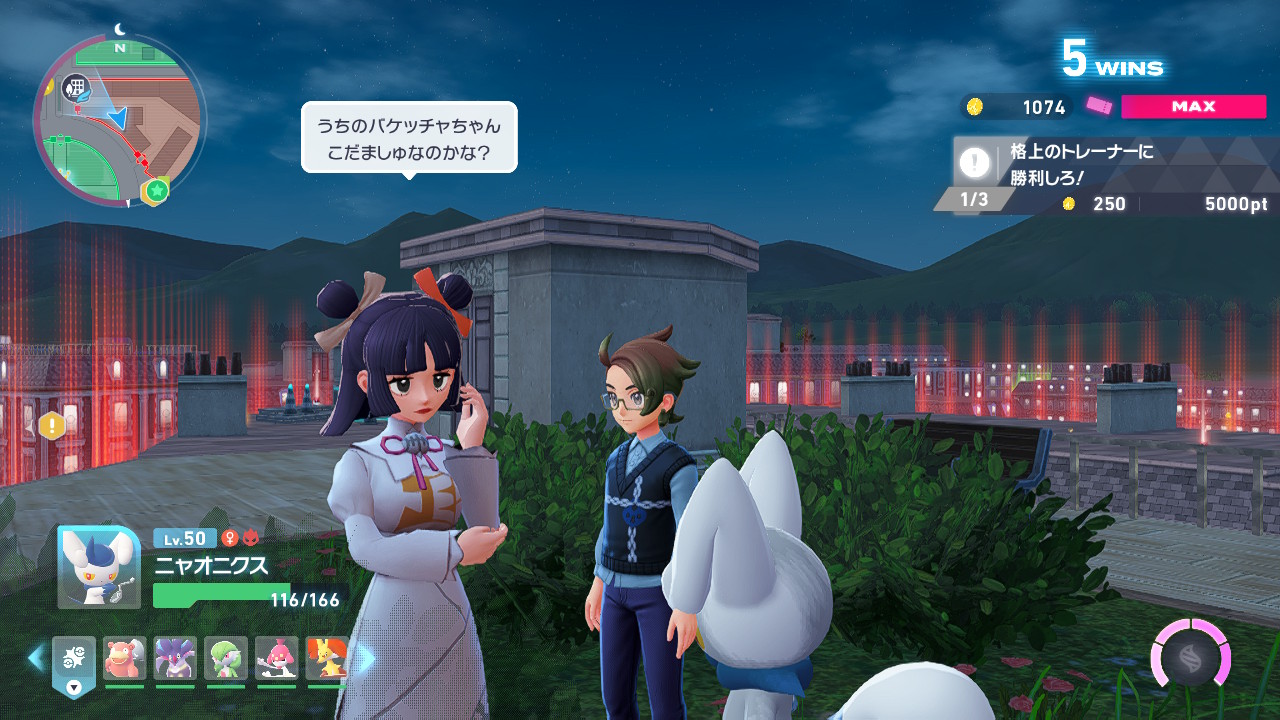Select the building marker on the minimap
1280x720 pixels.
point(74,88)
